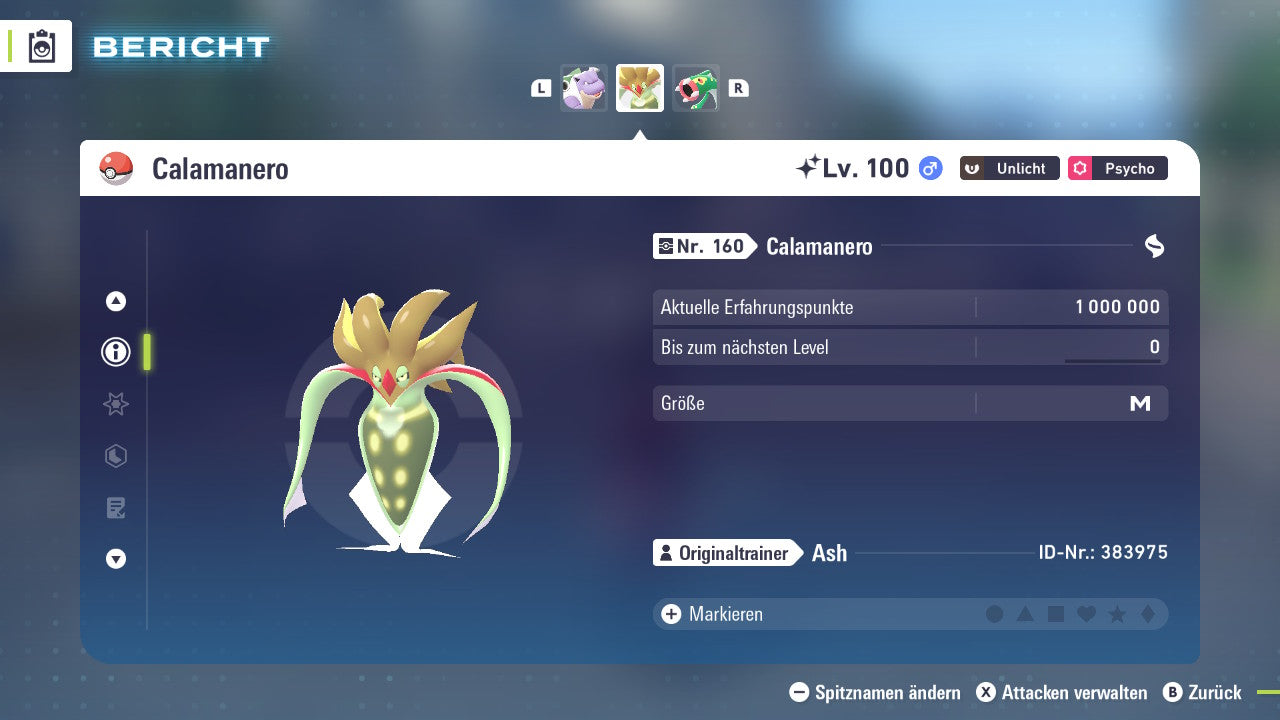
Task: Expand the upward arrow at sidebar top
Action: [x=115, y=300]
